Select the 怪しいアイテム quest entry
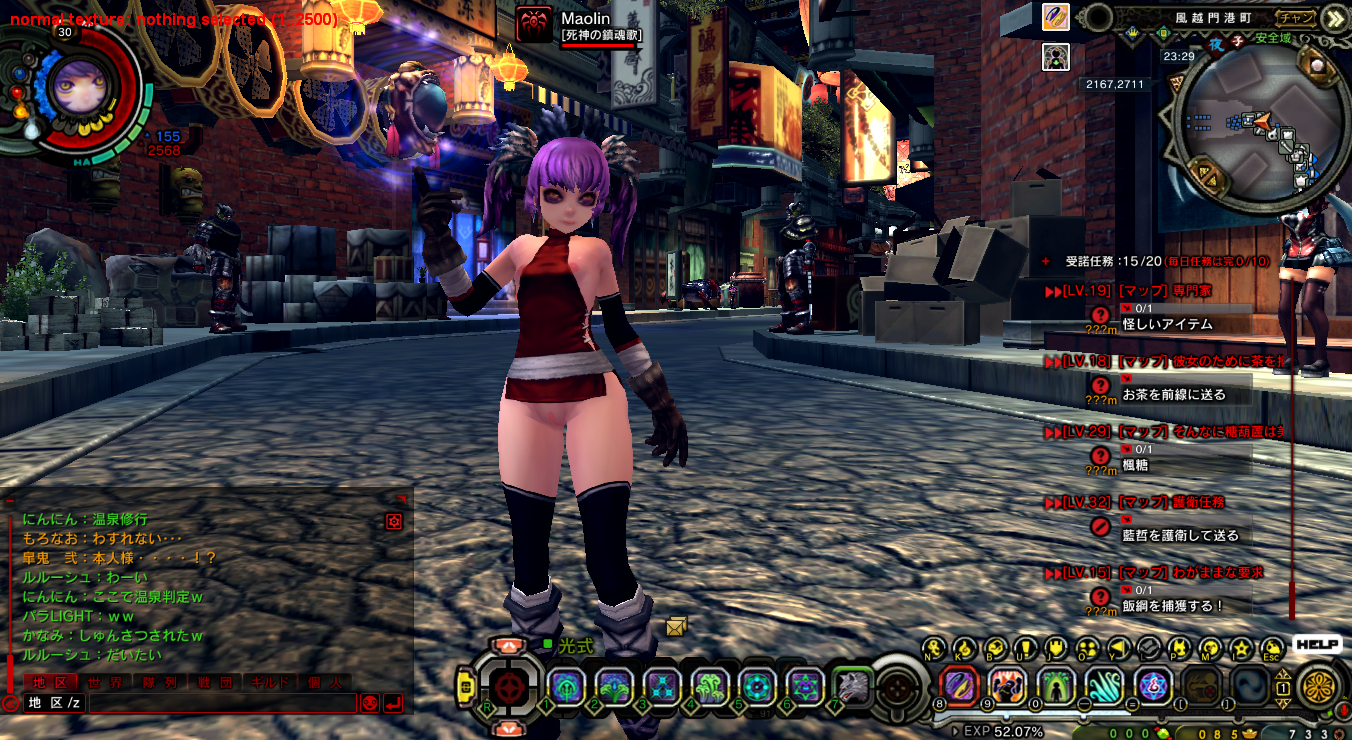 pos(1167,325)
